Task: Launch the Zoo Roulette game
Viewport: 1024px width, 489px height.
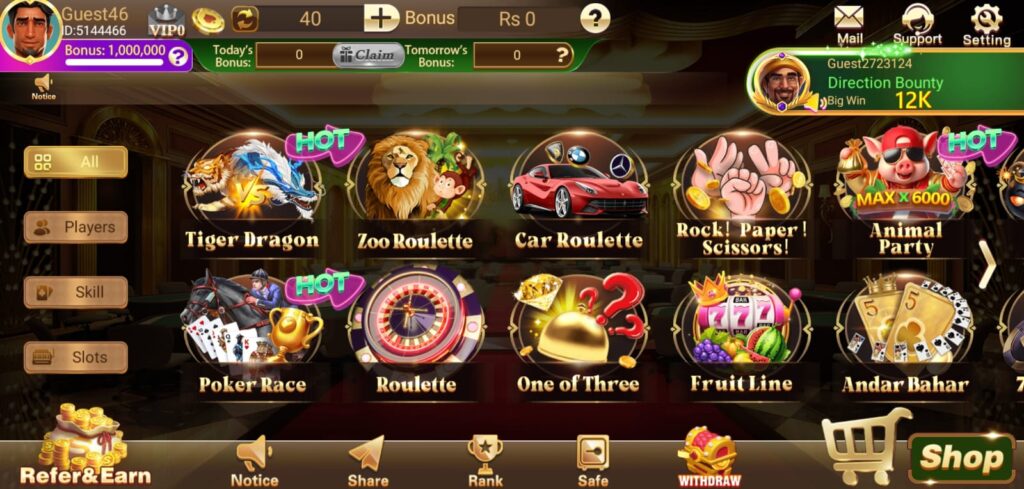Action: pyautogui.click(x=414, y=196)
